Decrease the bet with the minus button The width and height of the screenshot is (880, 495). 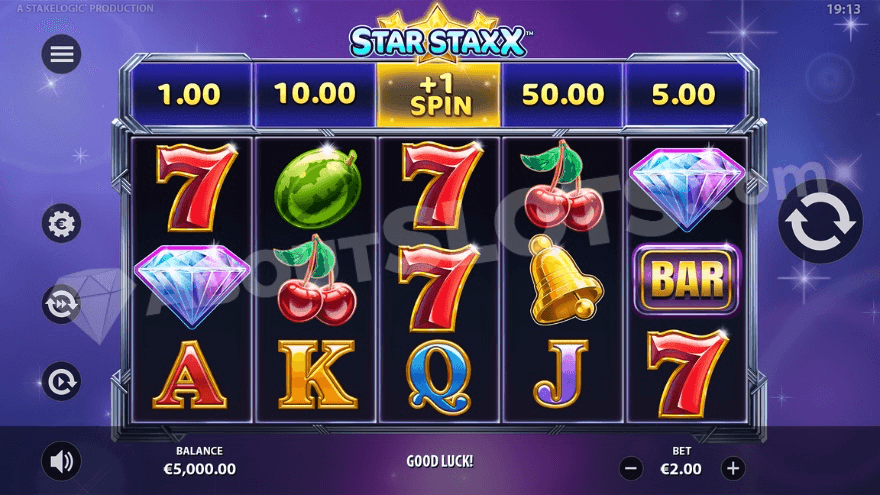(630, 467)
